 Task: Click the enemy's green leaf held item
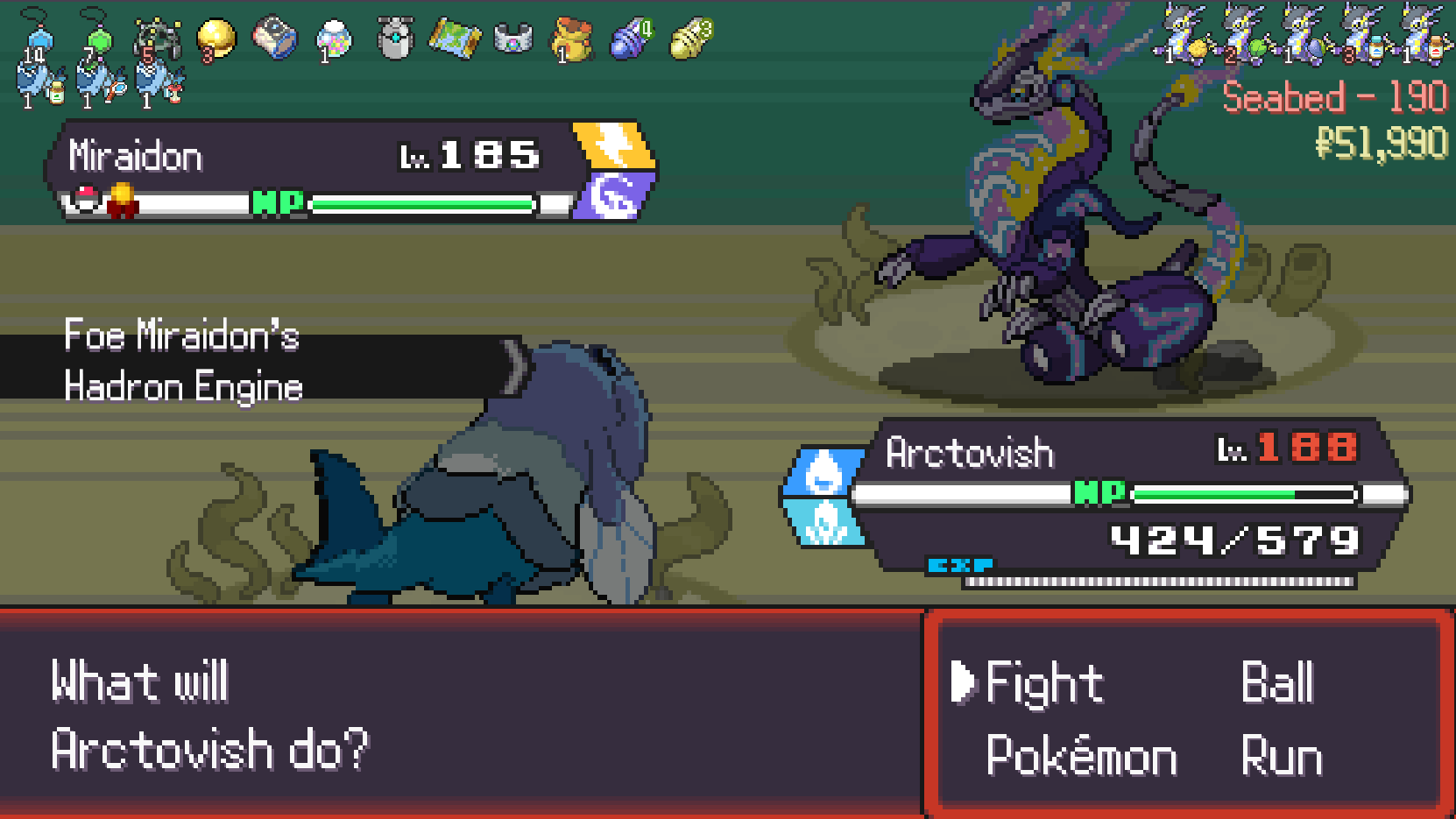pyautogui.click(x=1258, y=48)
